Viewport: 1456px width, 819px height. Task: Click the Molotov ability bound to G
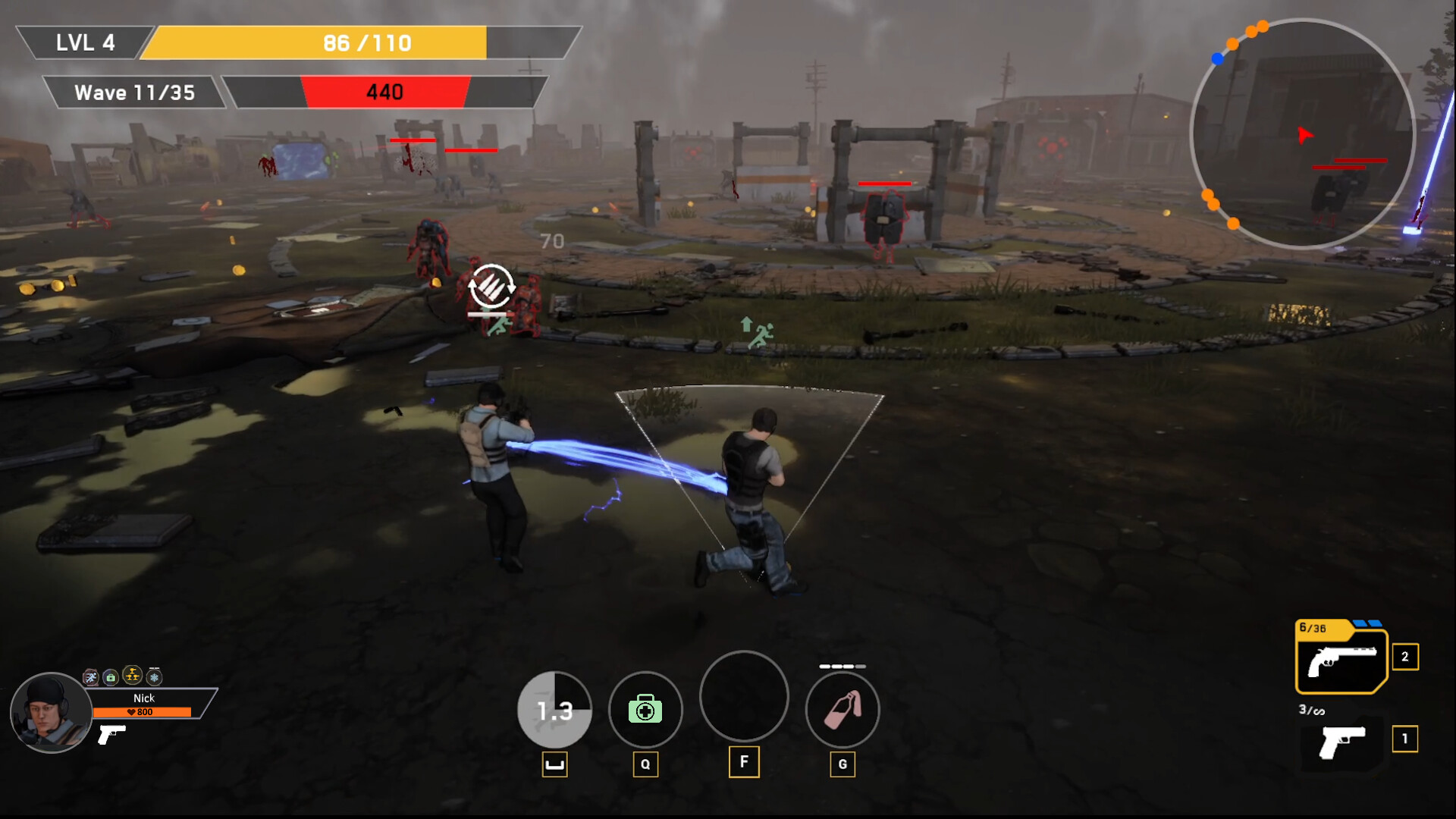point(843,710)
